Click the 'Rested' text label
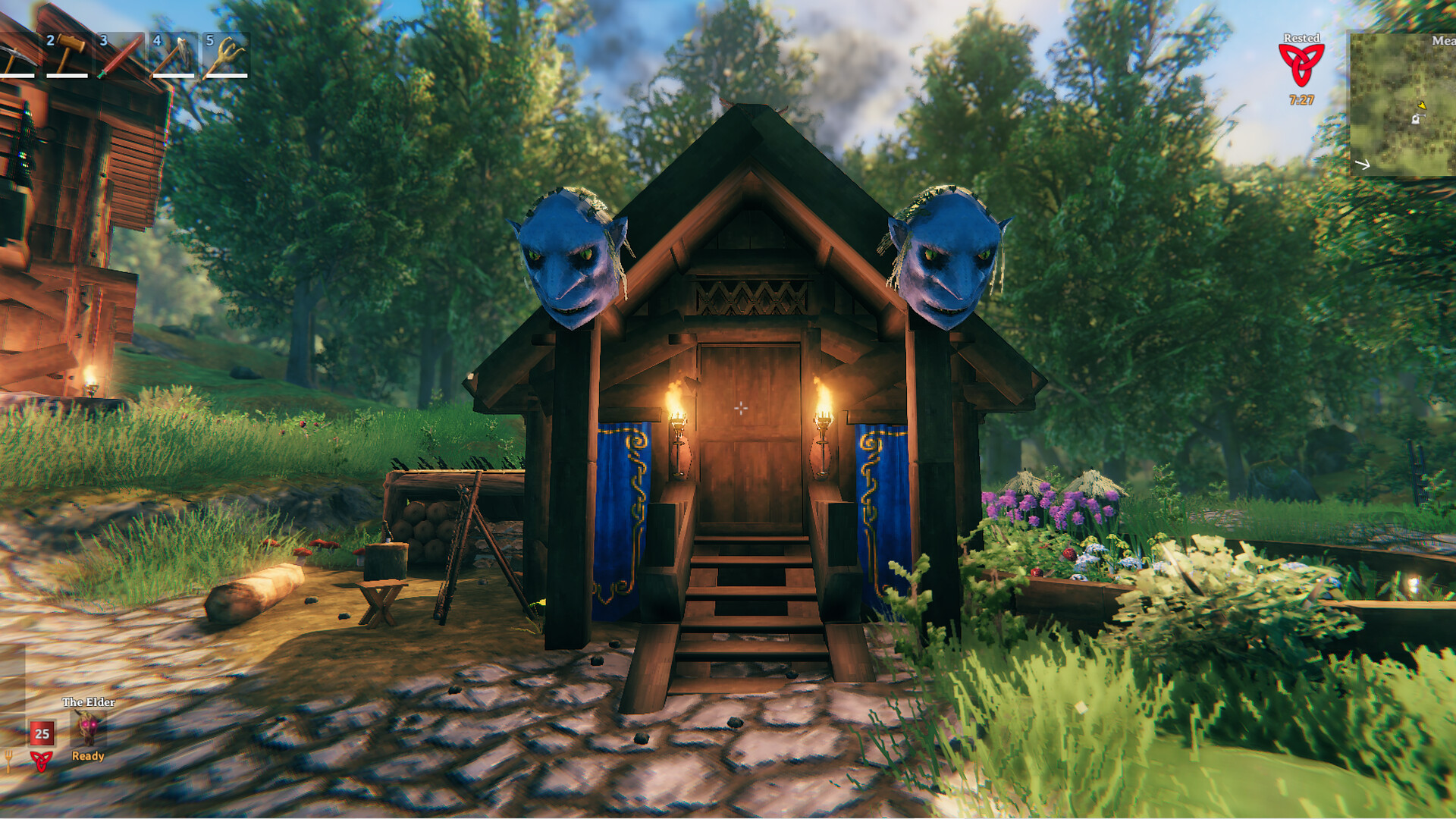1456x819 pixels. [x=1302, y=37]
